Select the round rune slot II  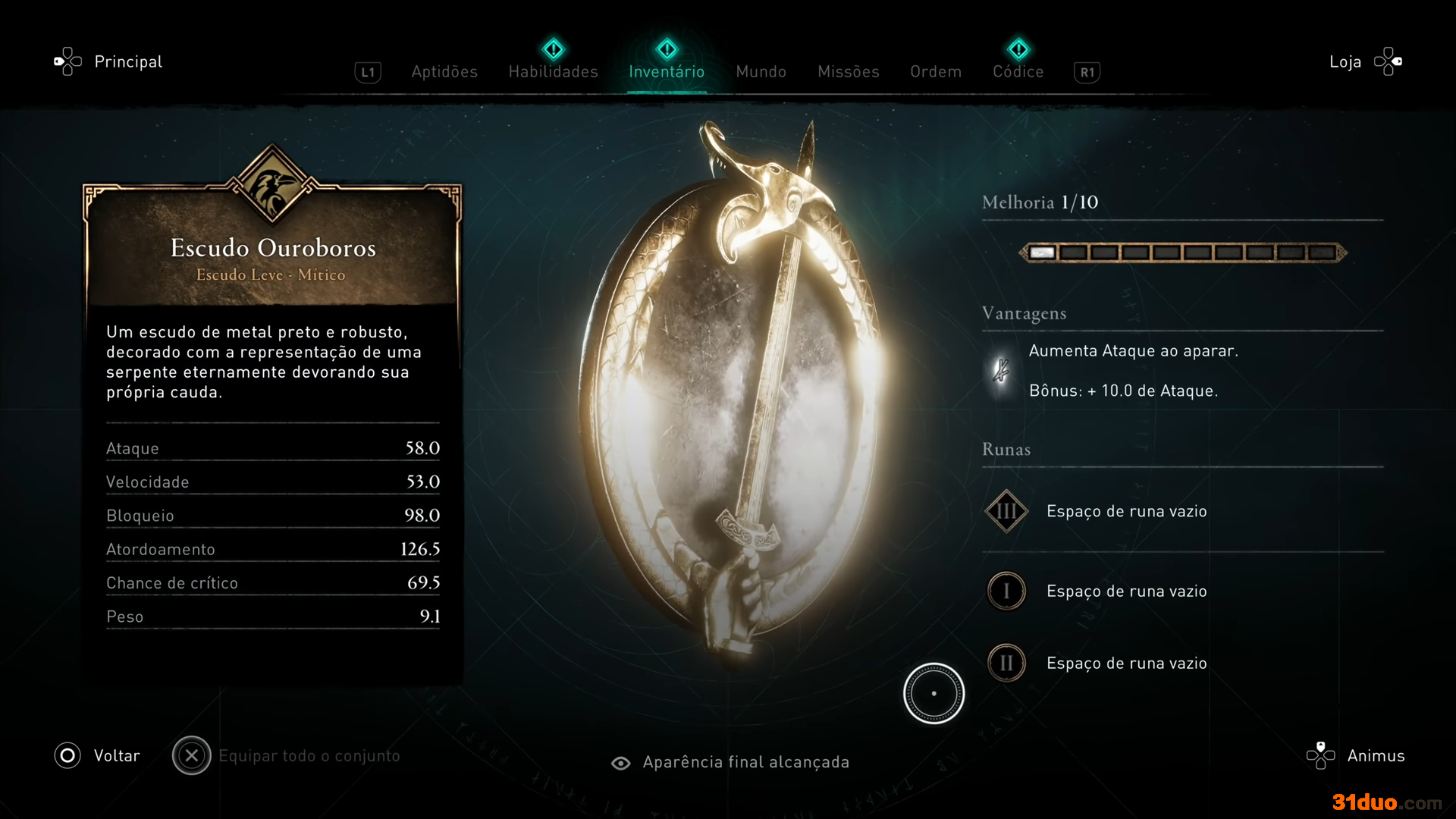pyautogui.click(x=1006, y=664)
